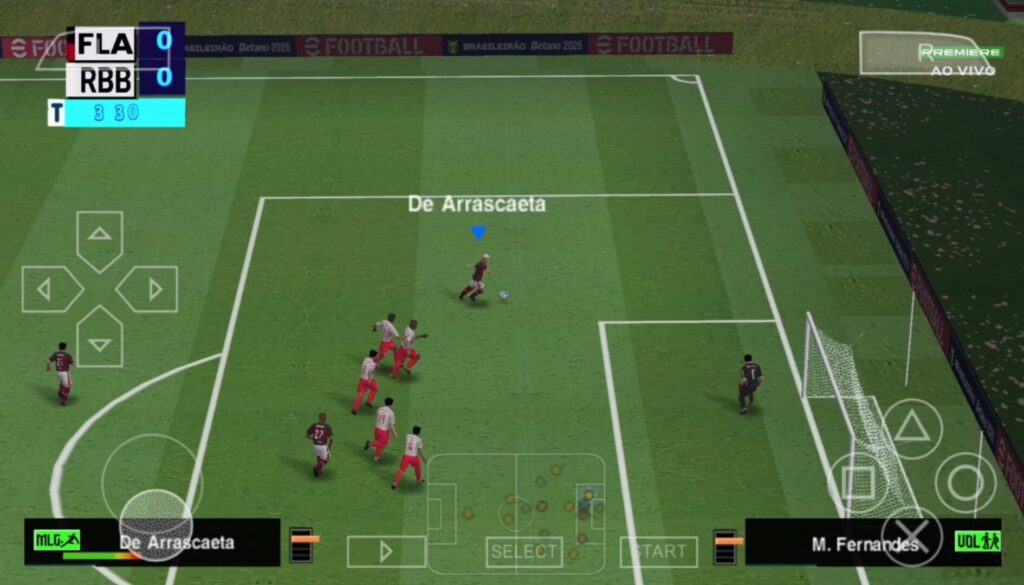Viewport: 1024px width, 585px height.
Task: Toggle the fast-forward arrow button
Action: coord(386,551)
